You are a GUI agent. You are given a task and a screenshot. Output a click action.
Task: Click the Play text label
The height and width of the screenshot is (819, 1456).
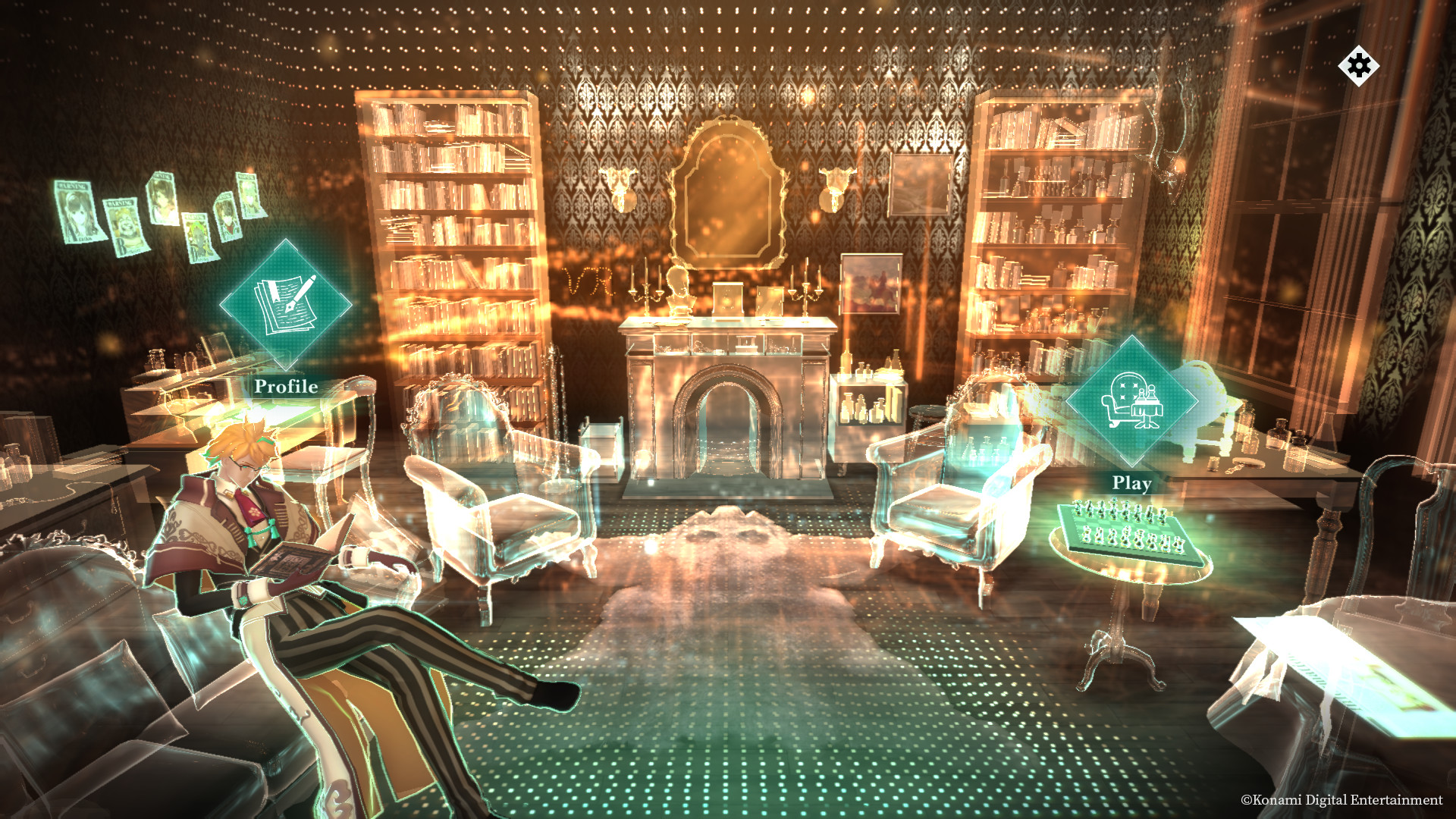click(x=1131, y=481)
